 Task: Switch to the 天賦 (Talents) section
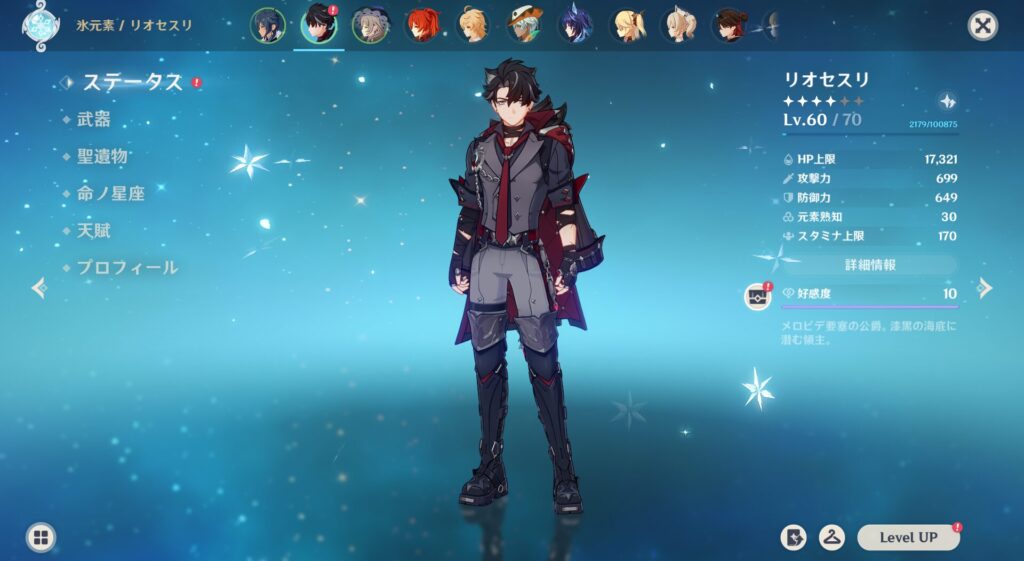coord(94,230)
